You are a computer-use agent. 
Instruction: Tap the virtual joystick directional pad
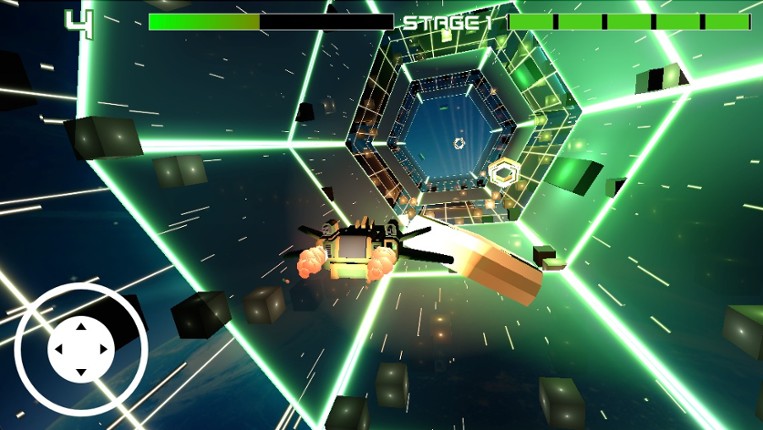coord(81,349)
